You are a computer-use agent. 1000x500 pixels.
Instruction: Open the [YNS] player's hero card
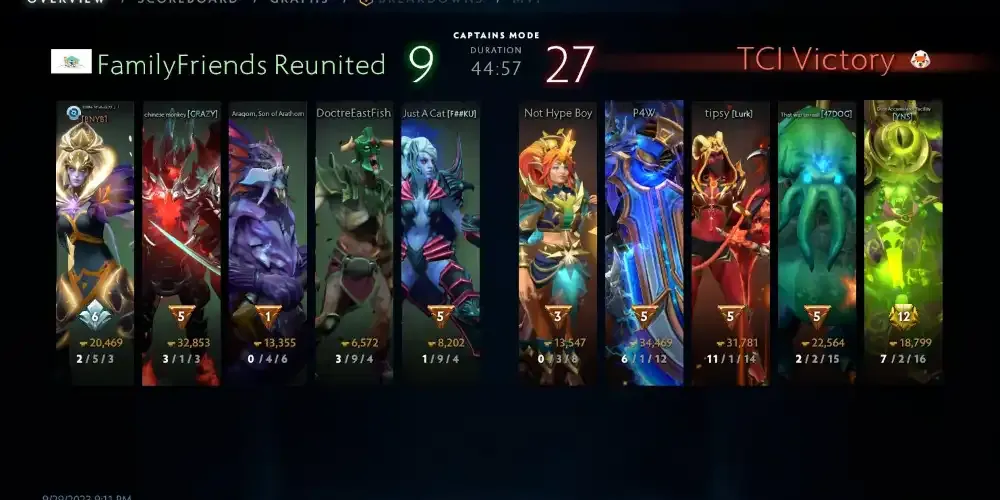(903, 242)
